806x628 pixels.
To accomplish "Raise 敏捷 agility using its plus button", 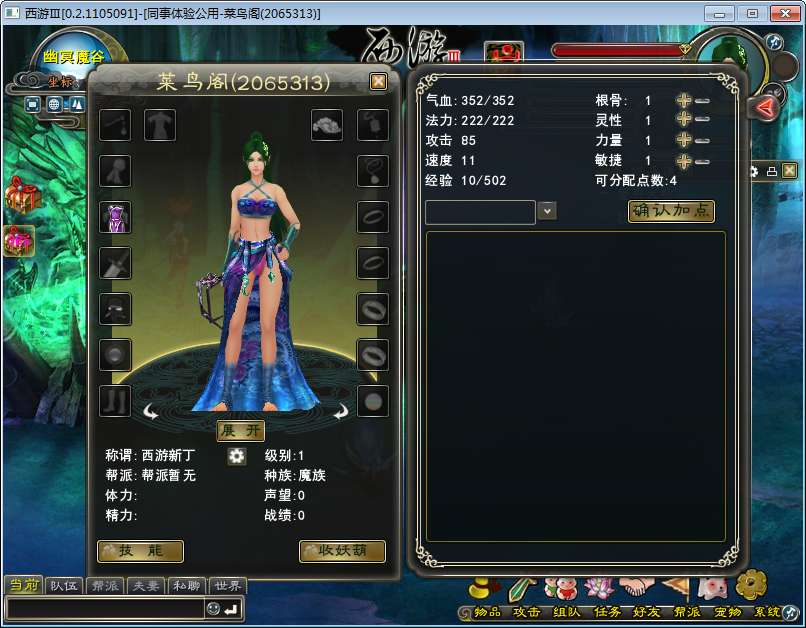I will (684, 161).
